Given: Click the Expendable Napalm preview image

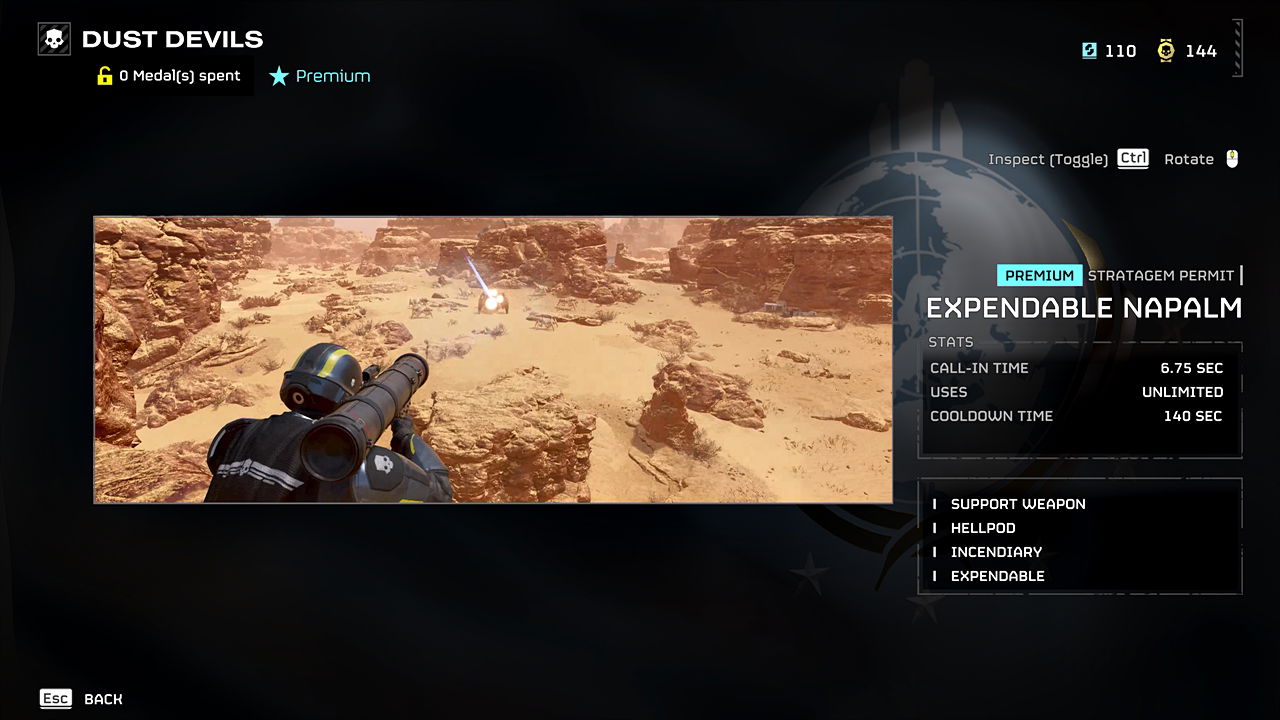Looking at the screenshot, I should coord(494,358).
